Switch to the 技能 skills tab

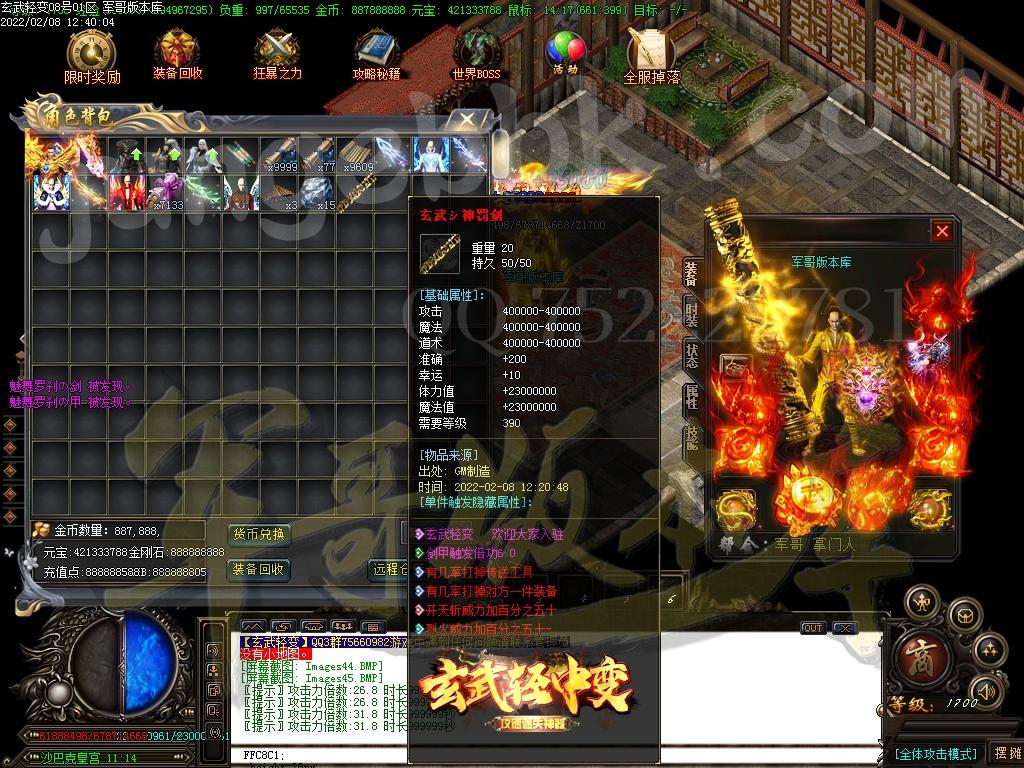coord(691,438)
